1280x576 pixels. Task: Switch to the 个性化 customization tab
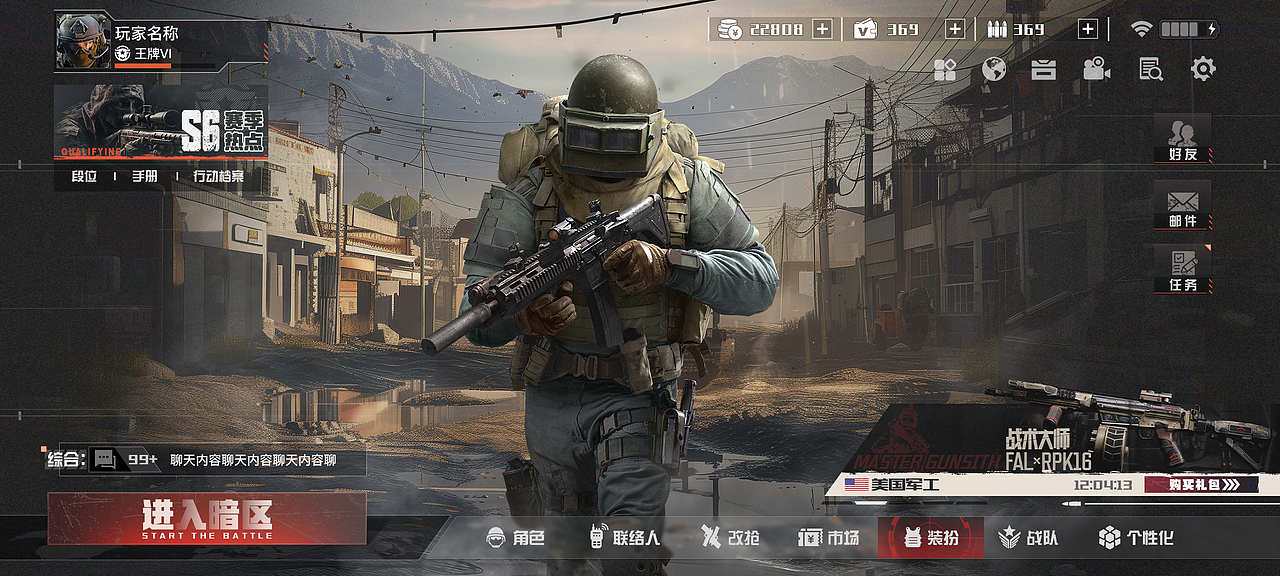1136,538
